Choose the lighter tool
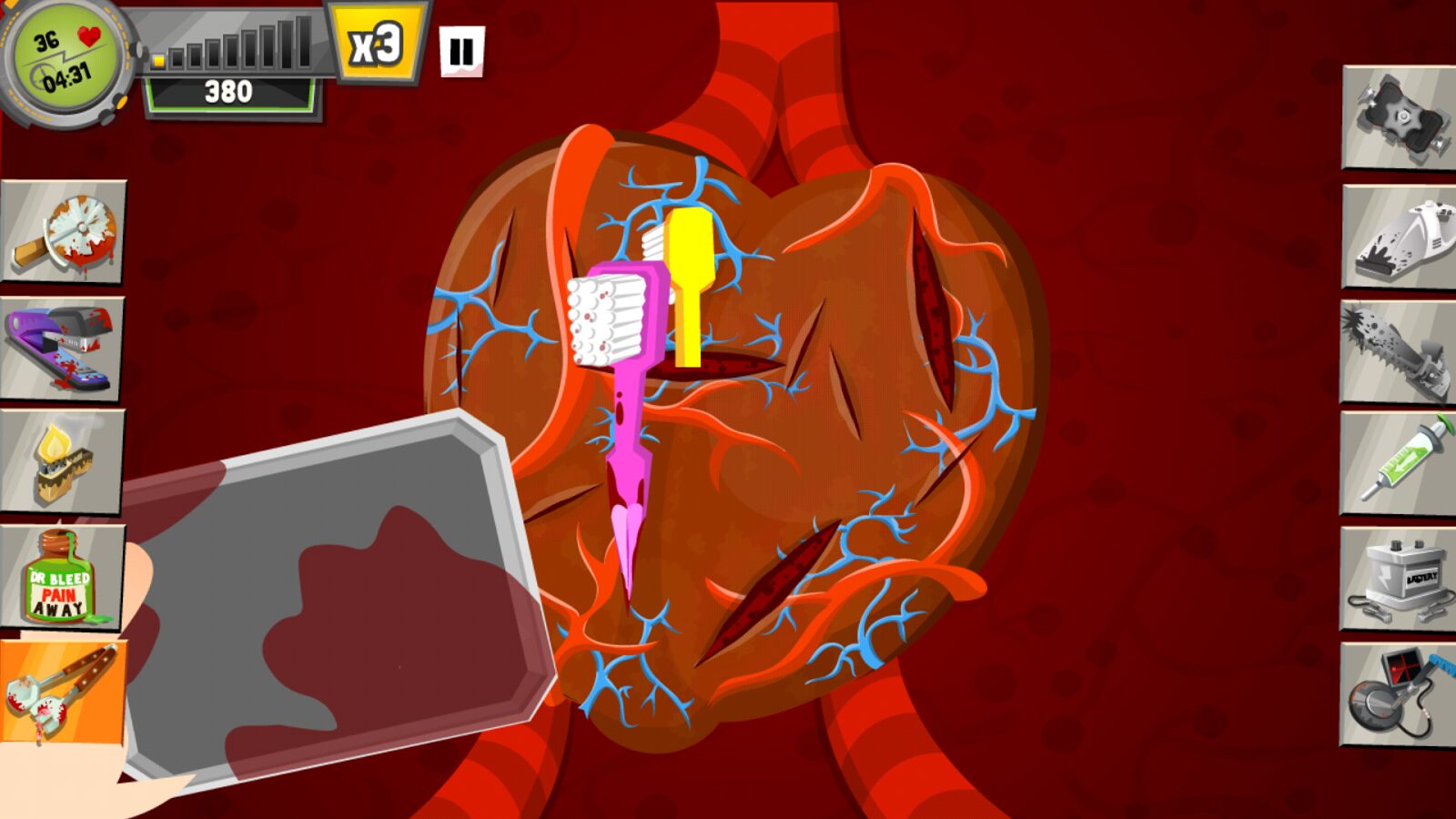 (x=62, y=462)
